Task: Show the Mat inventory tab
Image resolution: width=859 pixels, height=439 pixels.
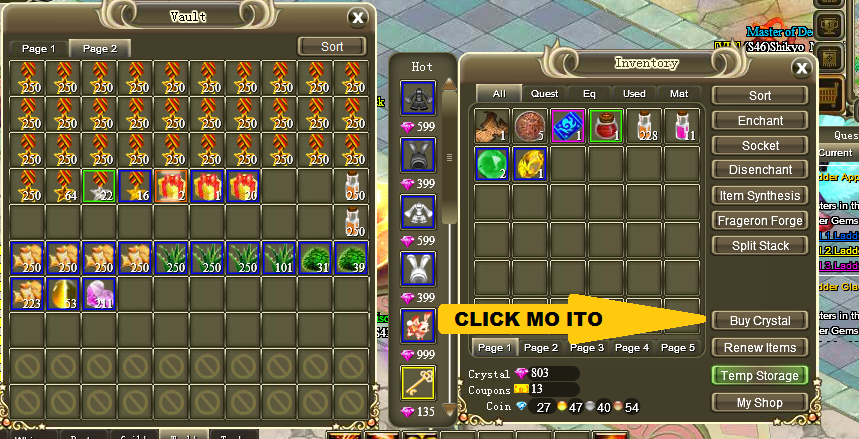Action: [678, 94]
